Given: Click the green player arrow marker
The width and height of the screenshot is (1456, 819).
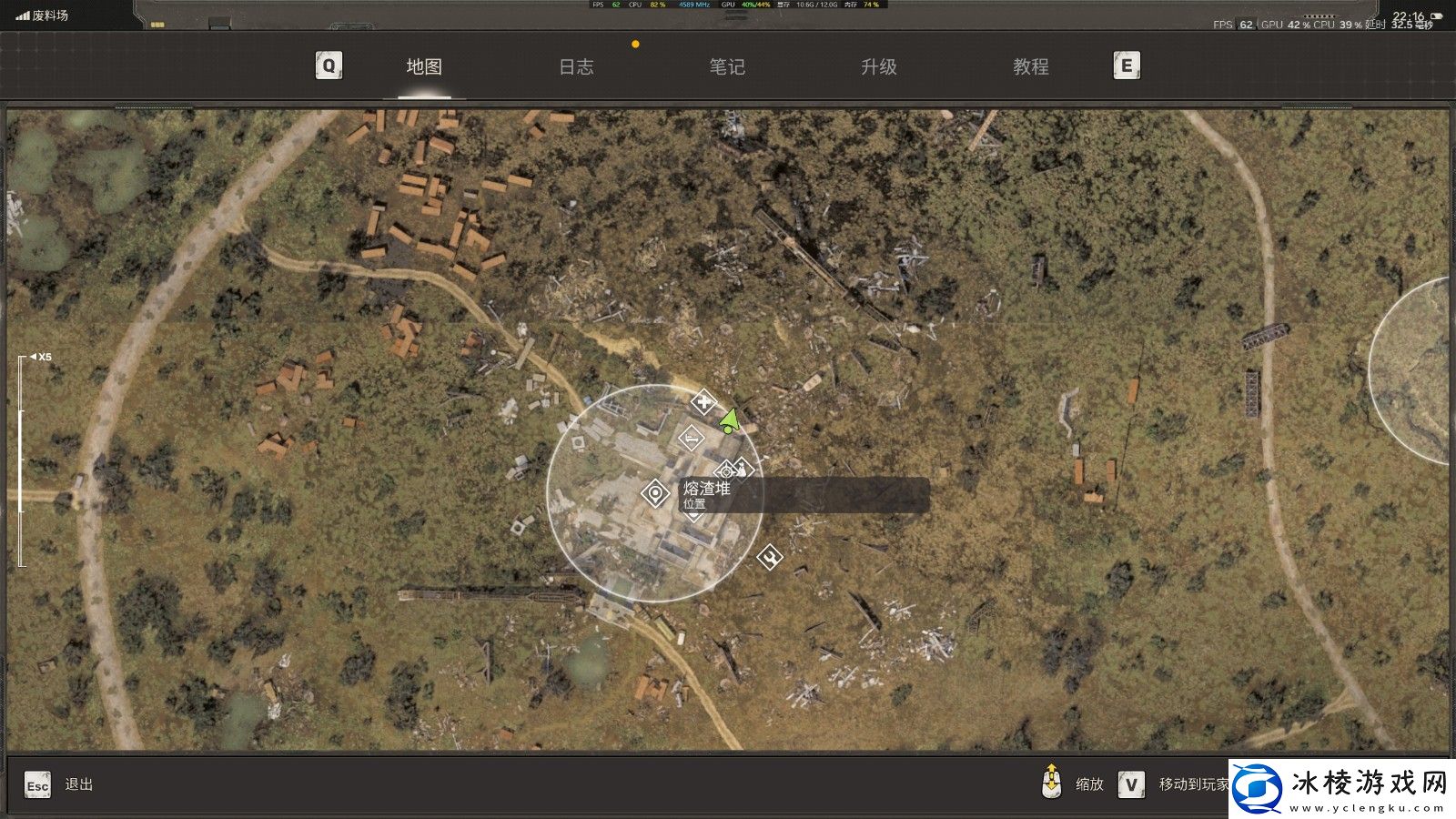Looking at the screenshot, I should tap(729, 420).
